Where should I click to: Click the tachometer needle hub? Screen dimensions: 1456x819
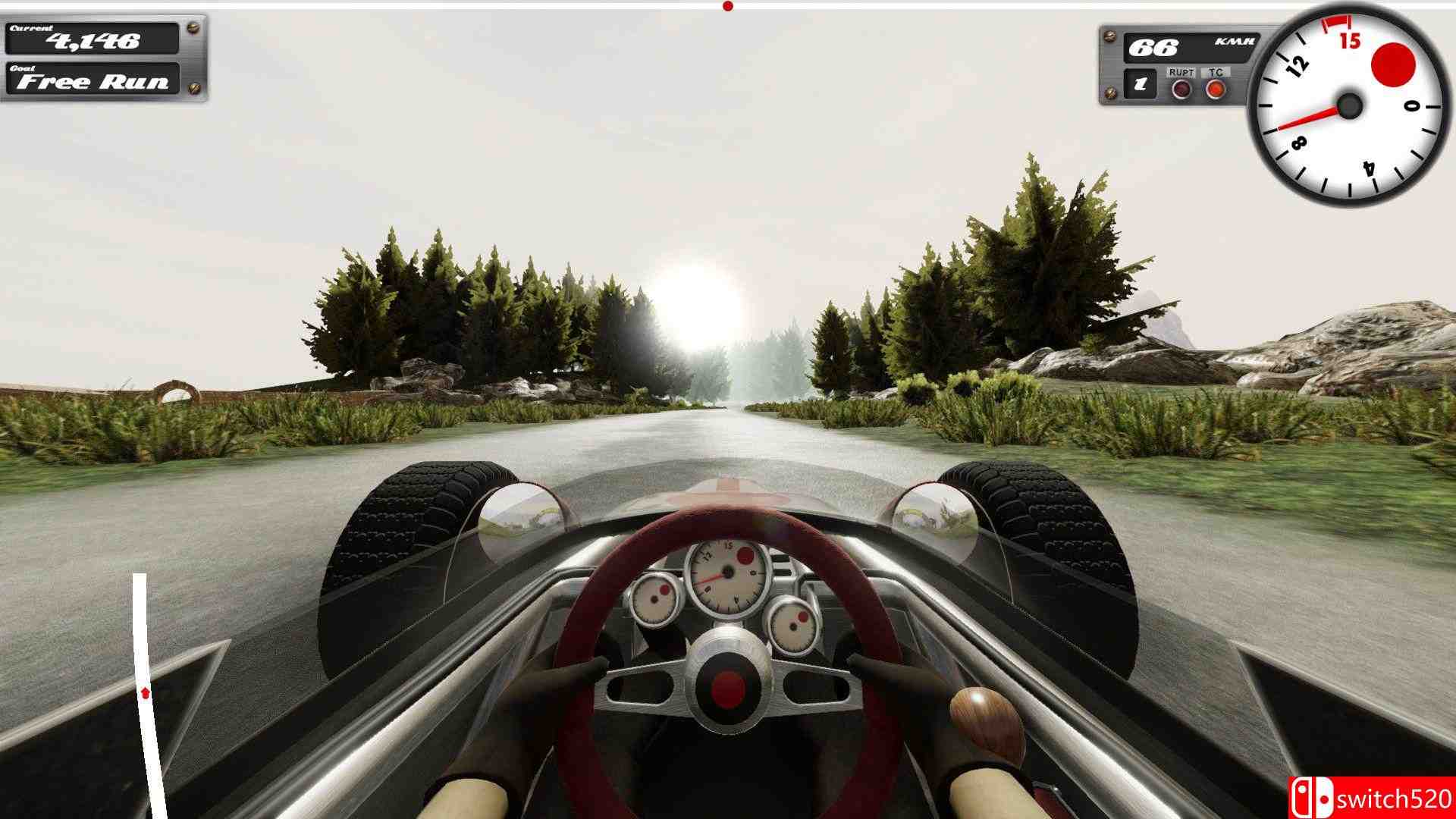[1348, 106]
